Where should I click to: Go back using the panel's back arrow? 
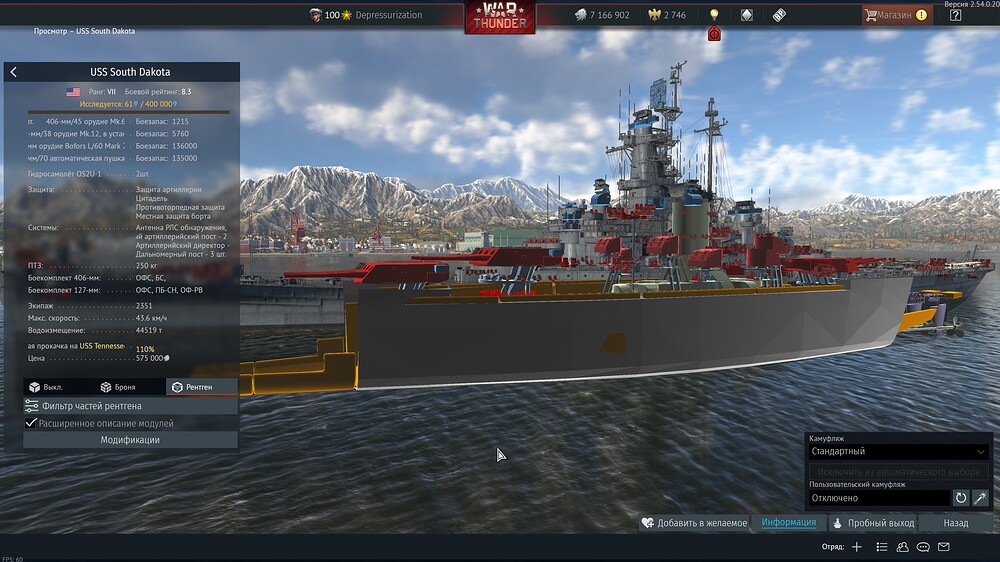(x=13, y=72)
